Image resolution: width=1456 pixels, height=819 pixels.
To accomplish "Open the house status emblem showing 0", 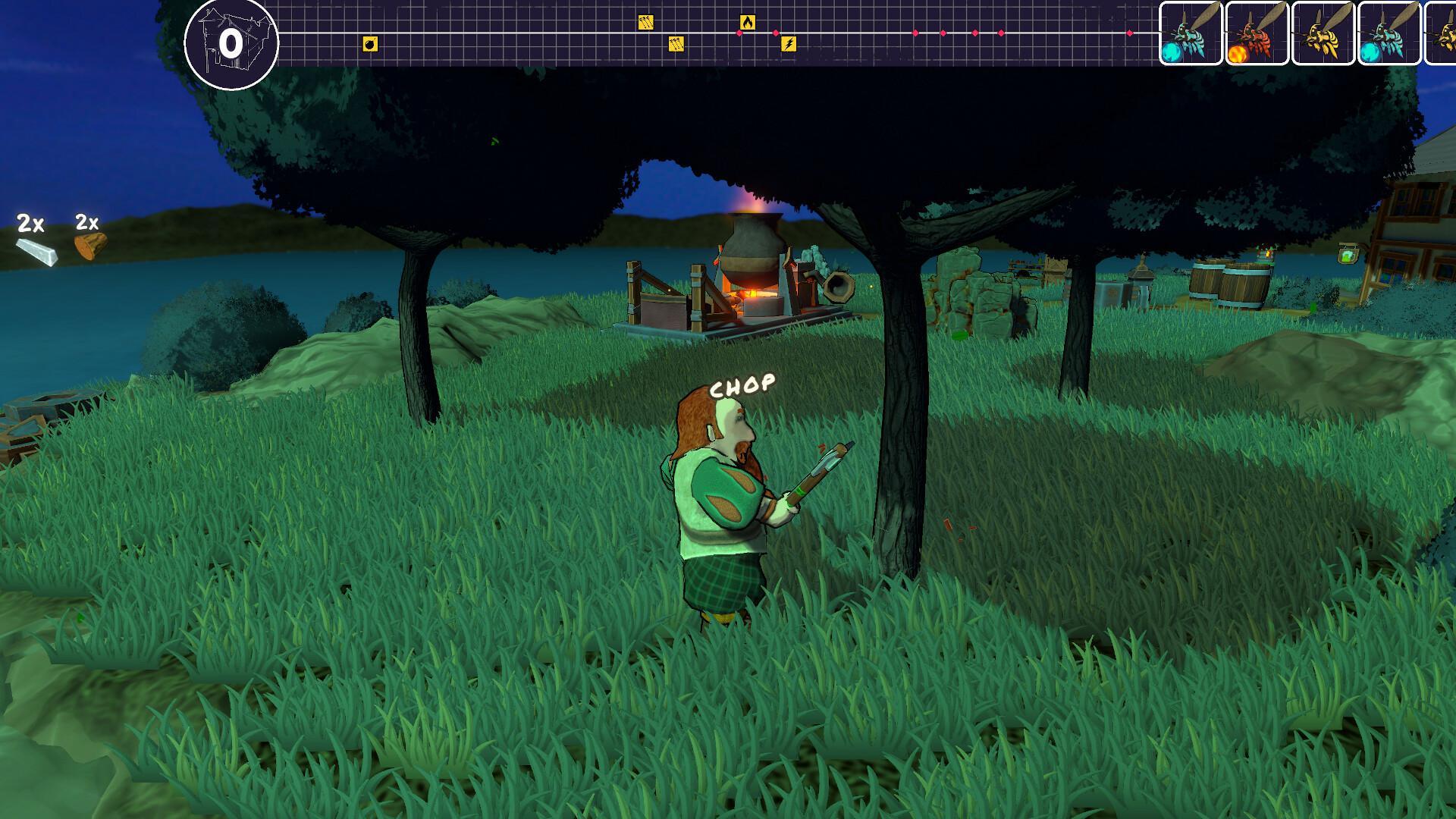I will point(231,40).
